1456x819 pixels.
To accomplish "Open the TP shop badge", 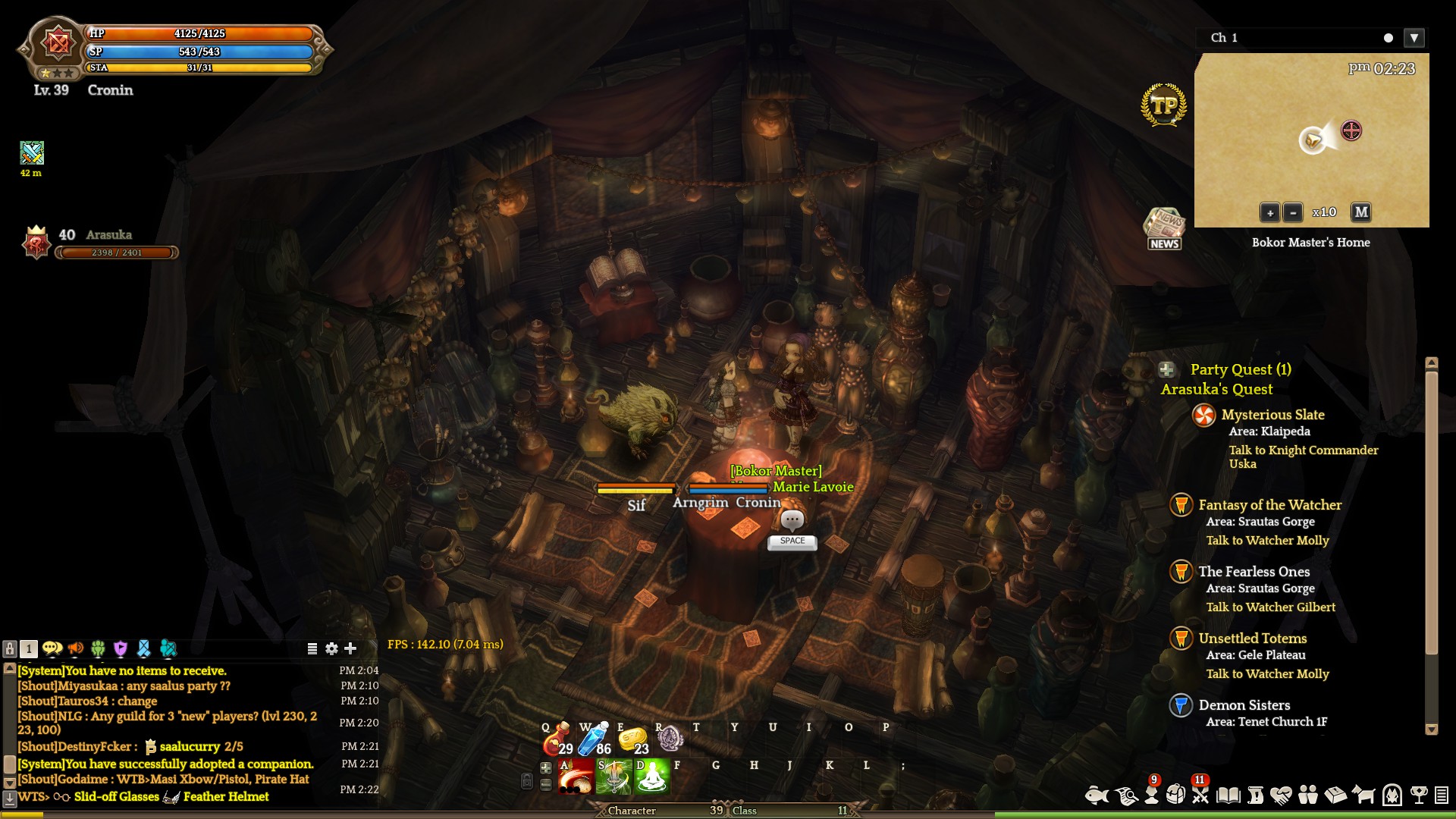I will [x=1164, y=105].
